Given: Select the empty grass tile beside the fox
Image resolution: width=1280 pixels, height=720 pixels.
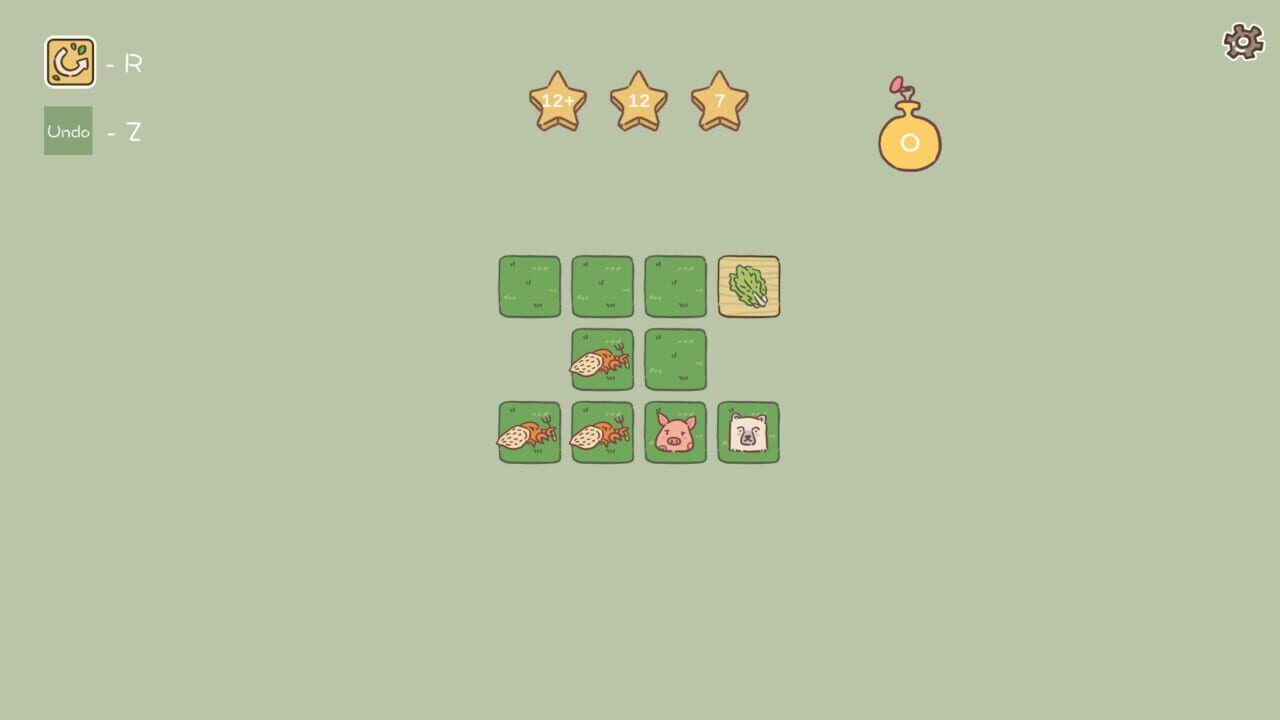Looking at the screenshot, I should (x=674, y=359).
